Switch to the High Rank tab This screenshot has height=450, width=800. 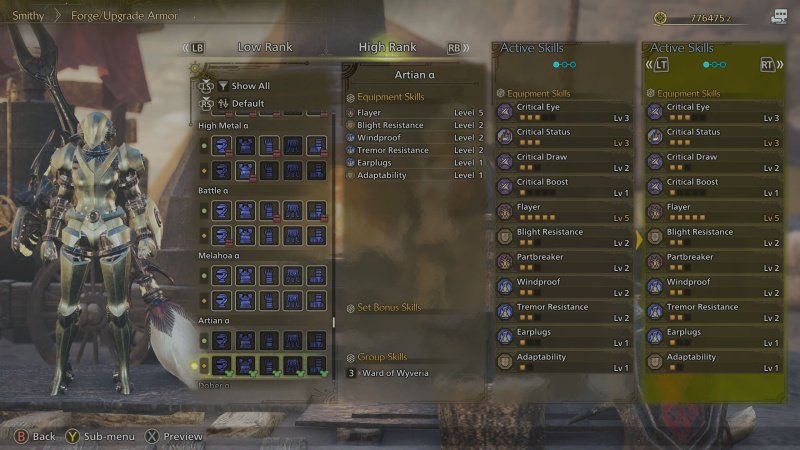388,47
